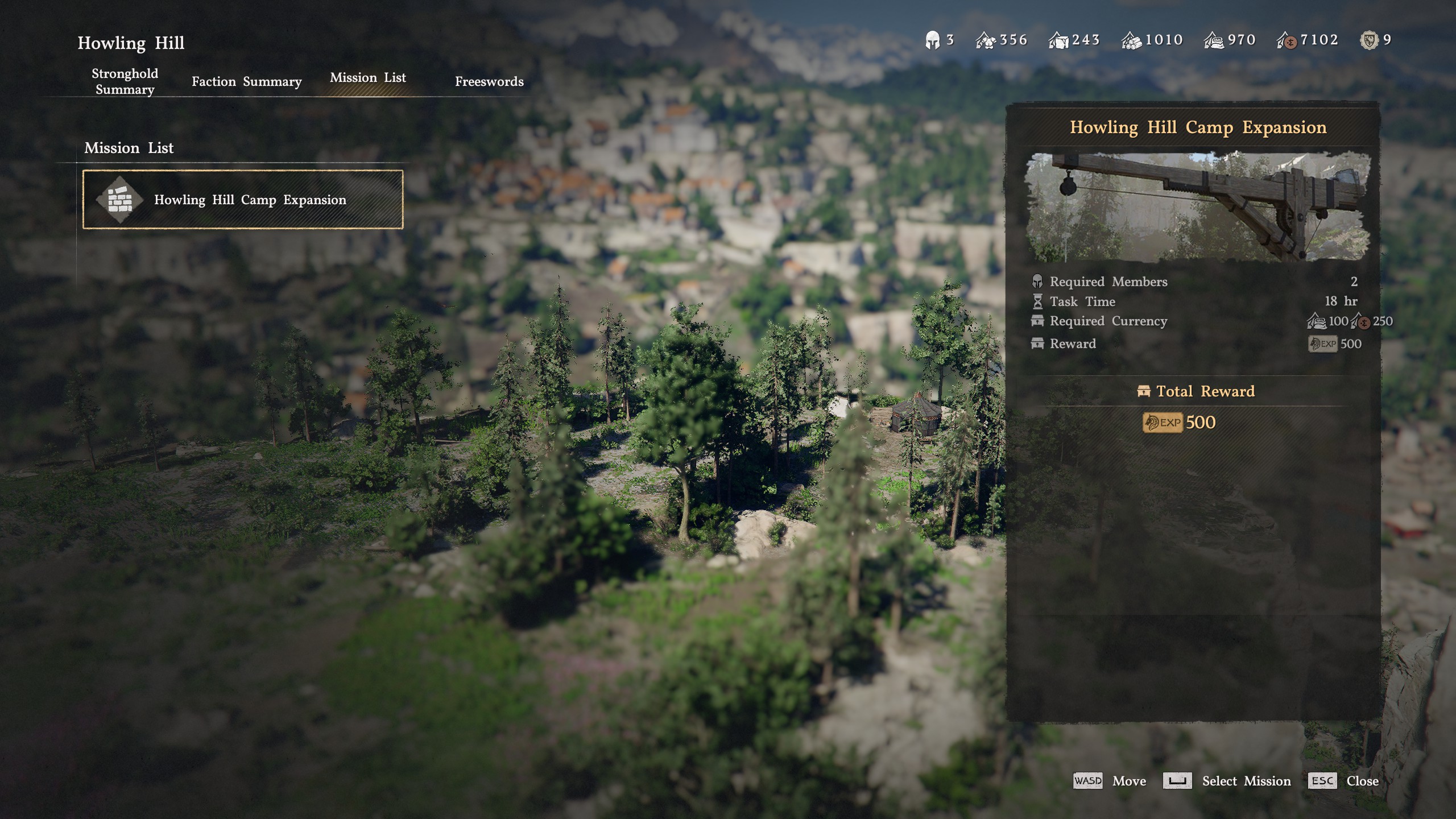Click the crane preview image thumbnail
Screen dimensions: 1456x819
(x=1197, y=206)
